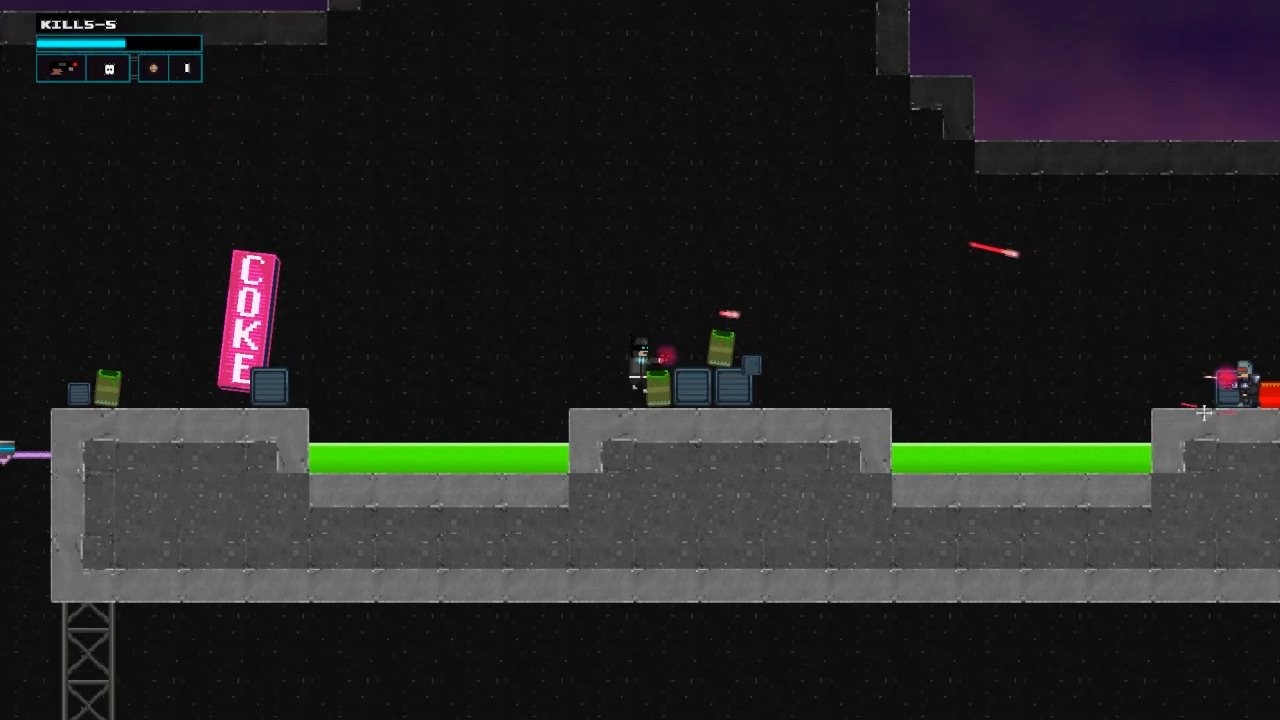
Task: Click the green crate stacked atop the blue crates
Action: click(719, 348)
